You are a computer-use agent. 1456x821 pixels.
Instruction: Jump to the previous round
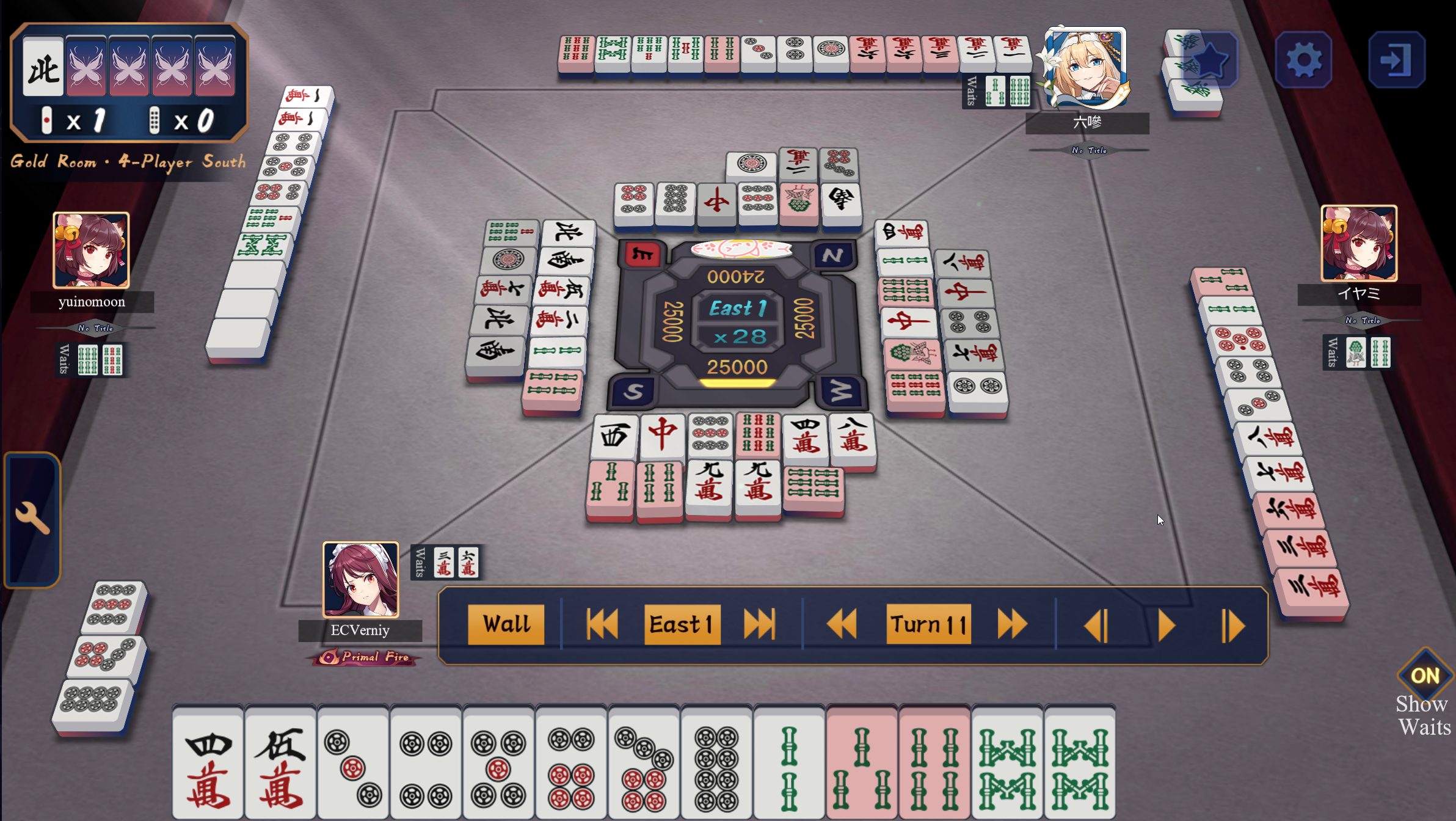tap(602, 624)
